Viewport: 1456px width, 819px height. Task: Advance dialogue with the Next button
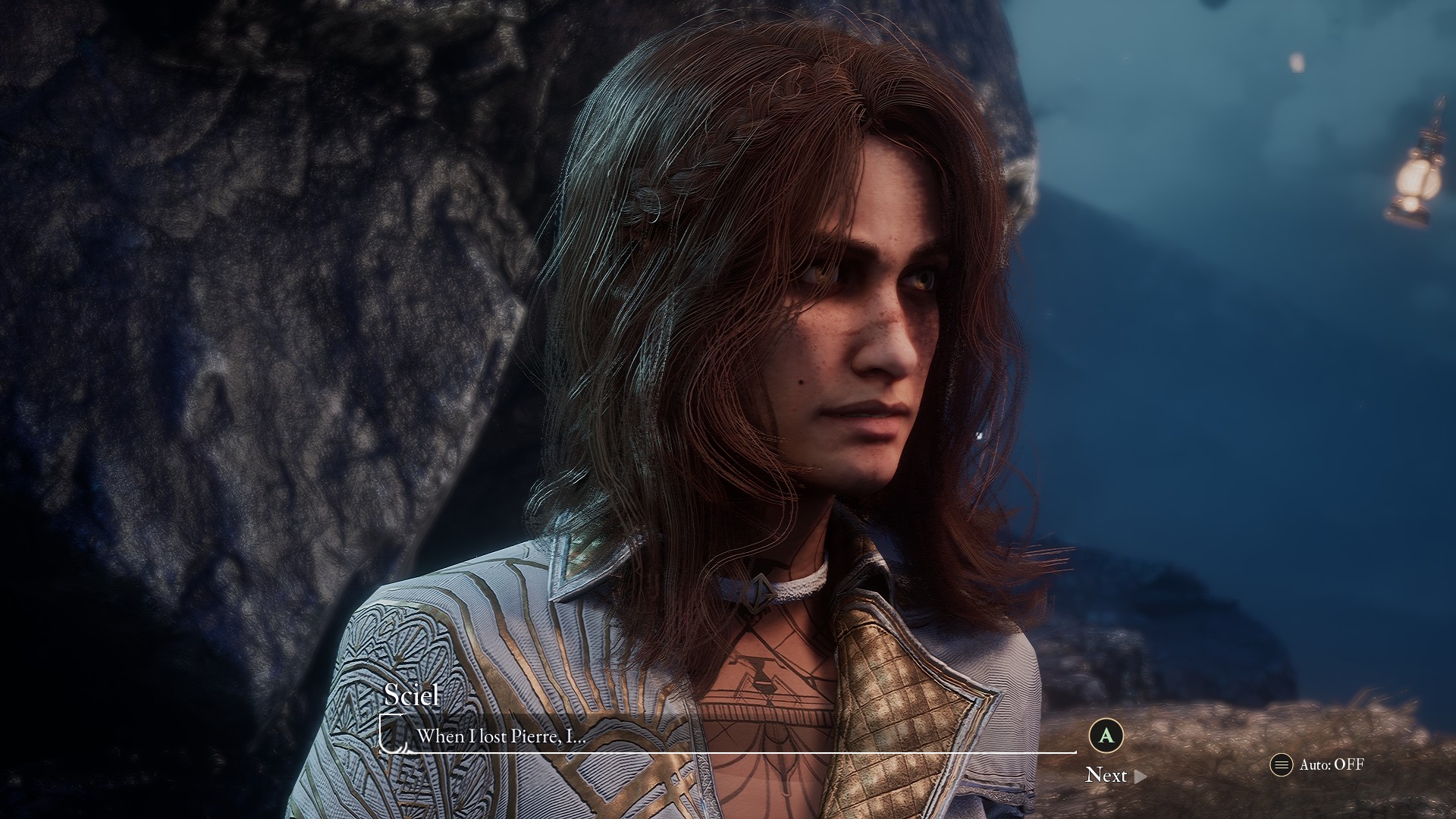(x=1113, y=775)
